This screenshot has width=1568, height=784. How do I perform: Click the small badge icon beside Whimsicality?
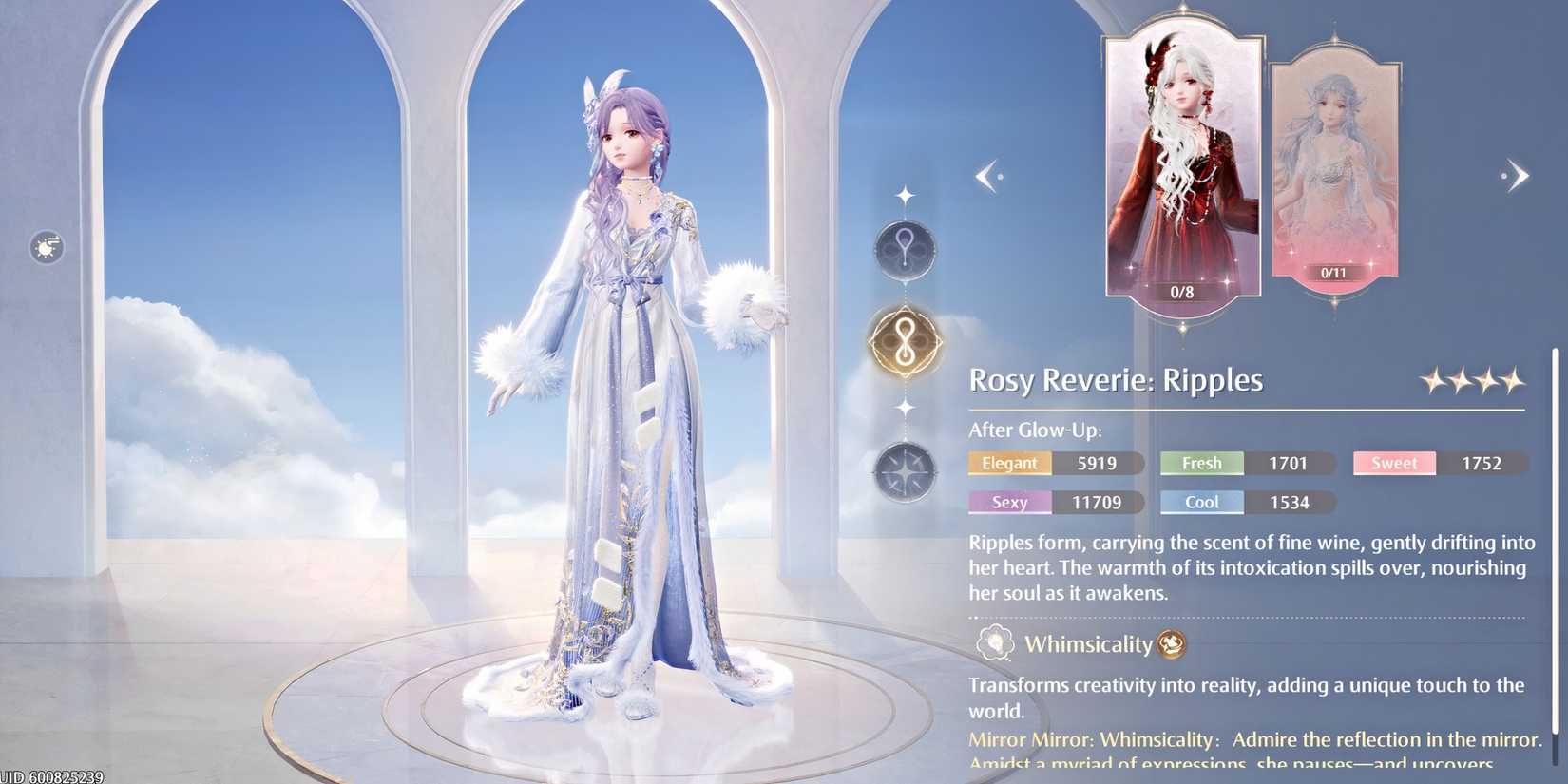(1172, 643)
